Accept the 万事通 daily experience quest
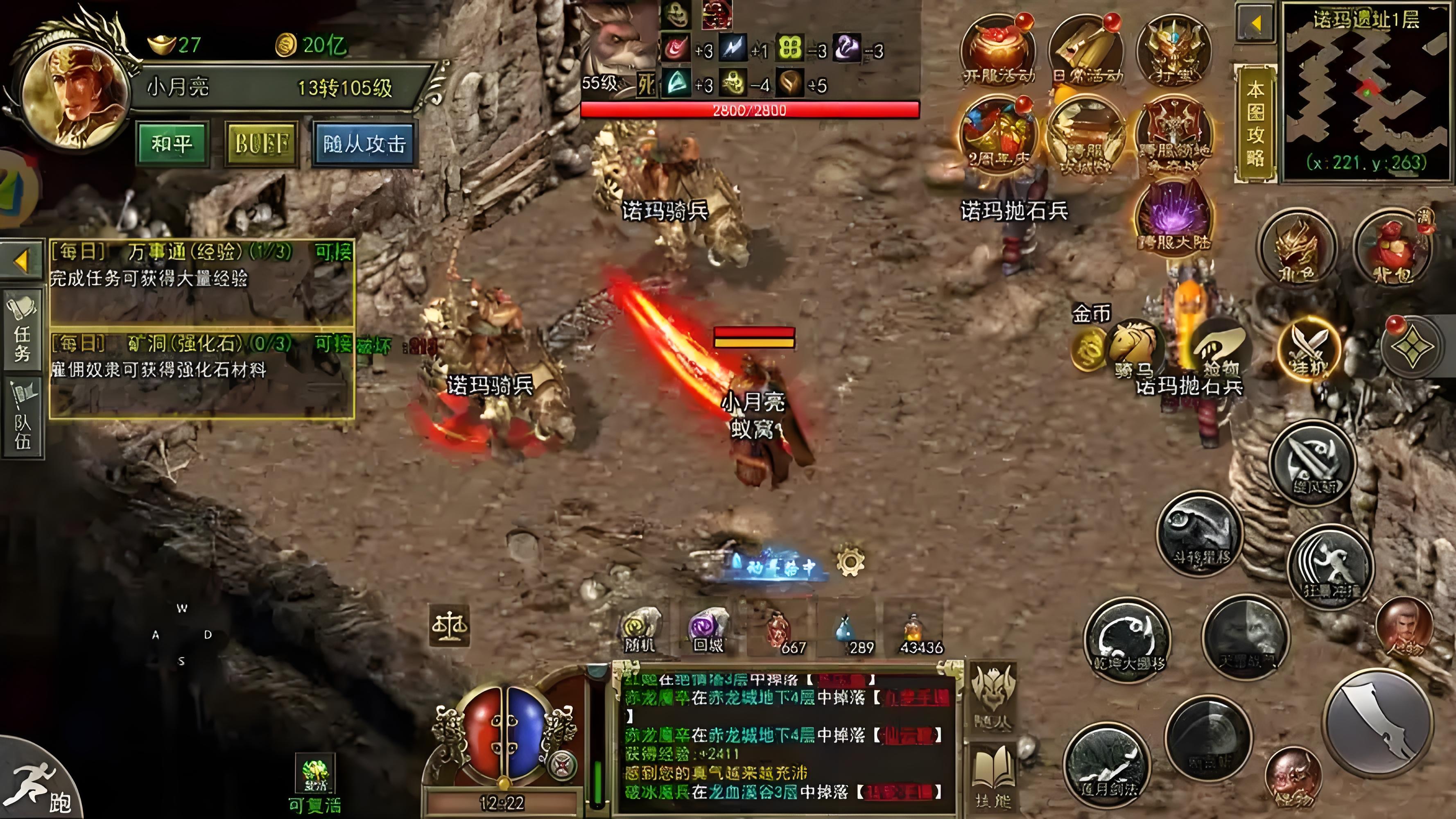 [x=333, y=252]
